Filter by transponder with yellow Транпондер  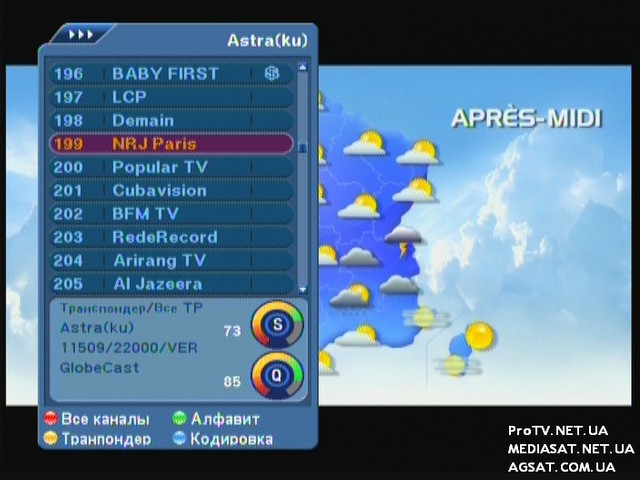point(97,439)
